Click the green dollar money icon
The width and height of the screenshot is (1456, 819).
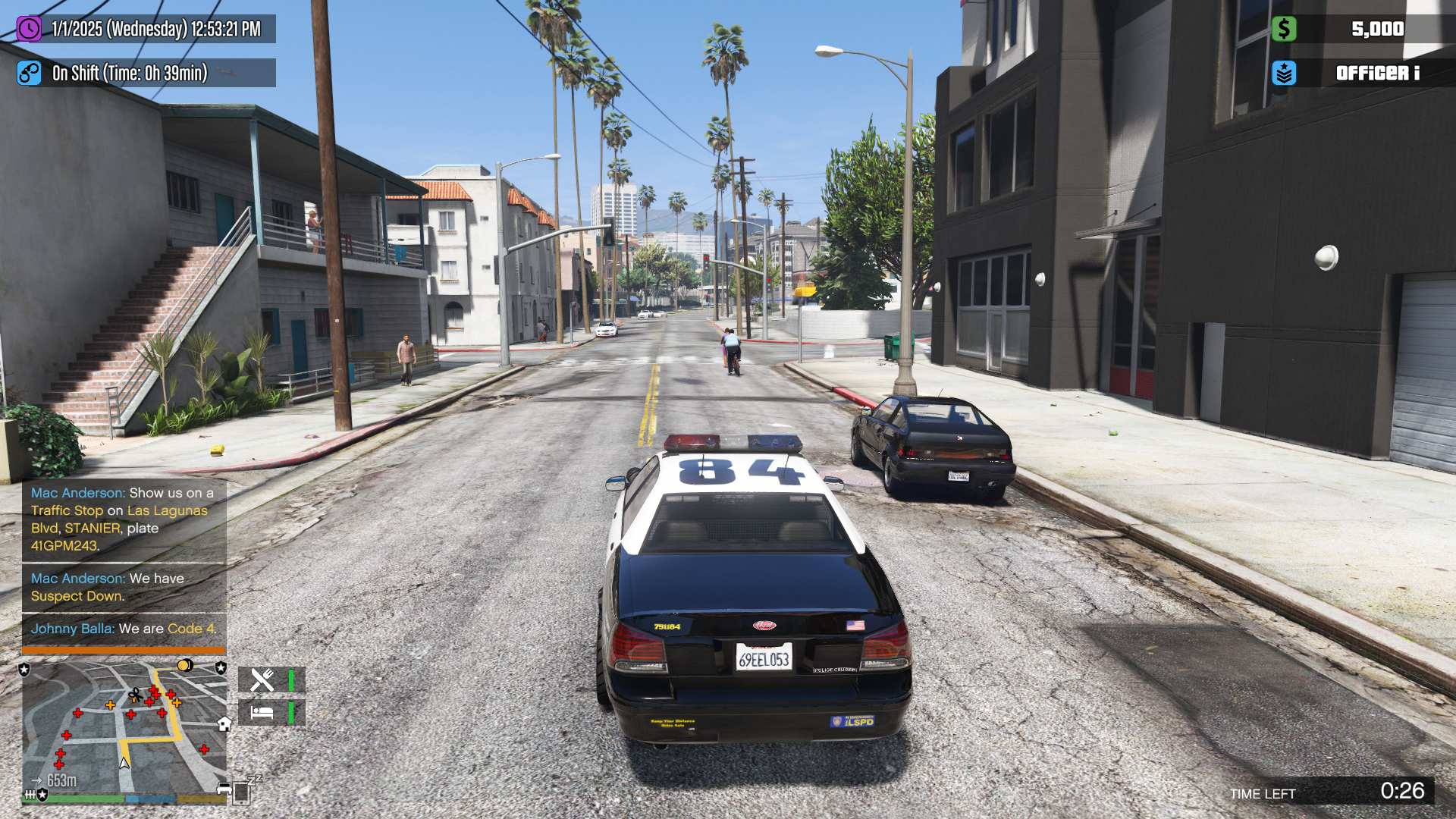(1284, 29)
